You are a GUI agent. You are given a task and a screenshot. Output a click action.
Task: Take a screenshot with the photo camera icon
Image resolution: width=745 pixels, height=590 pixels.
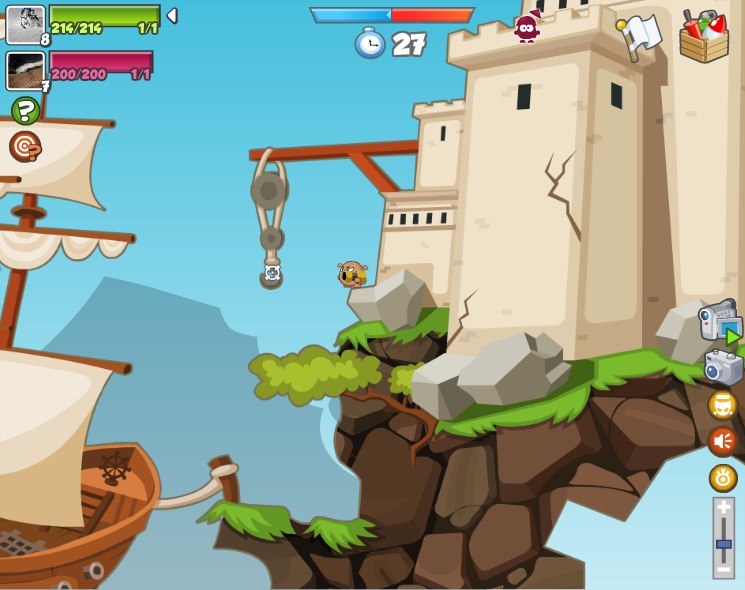tap(723, 367)
